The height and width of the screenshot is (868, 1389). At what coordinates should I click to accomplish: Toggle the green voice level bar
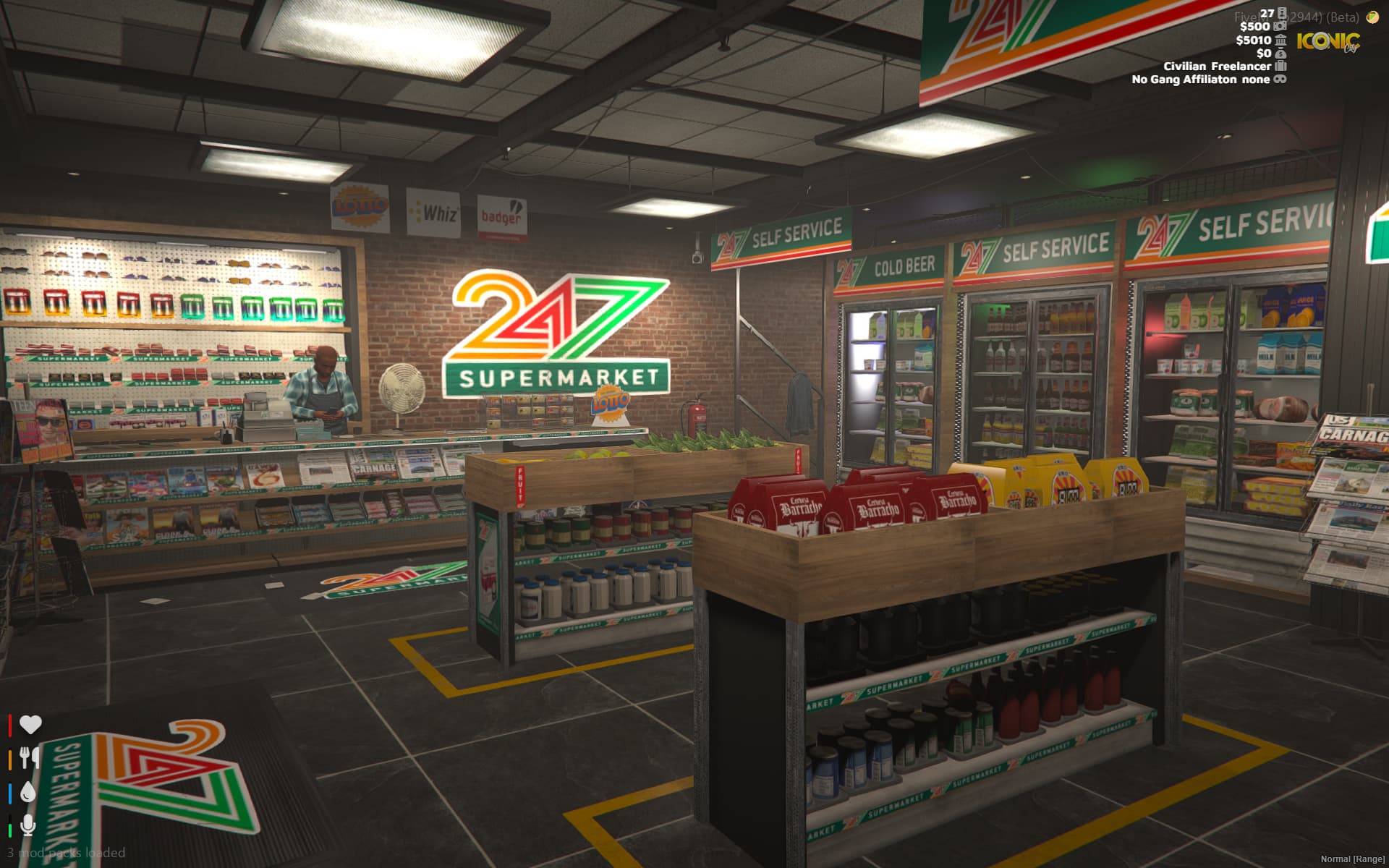10,830
